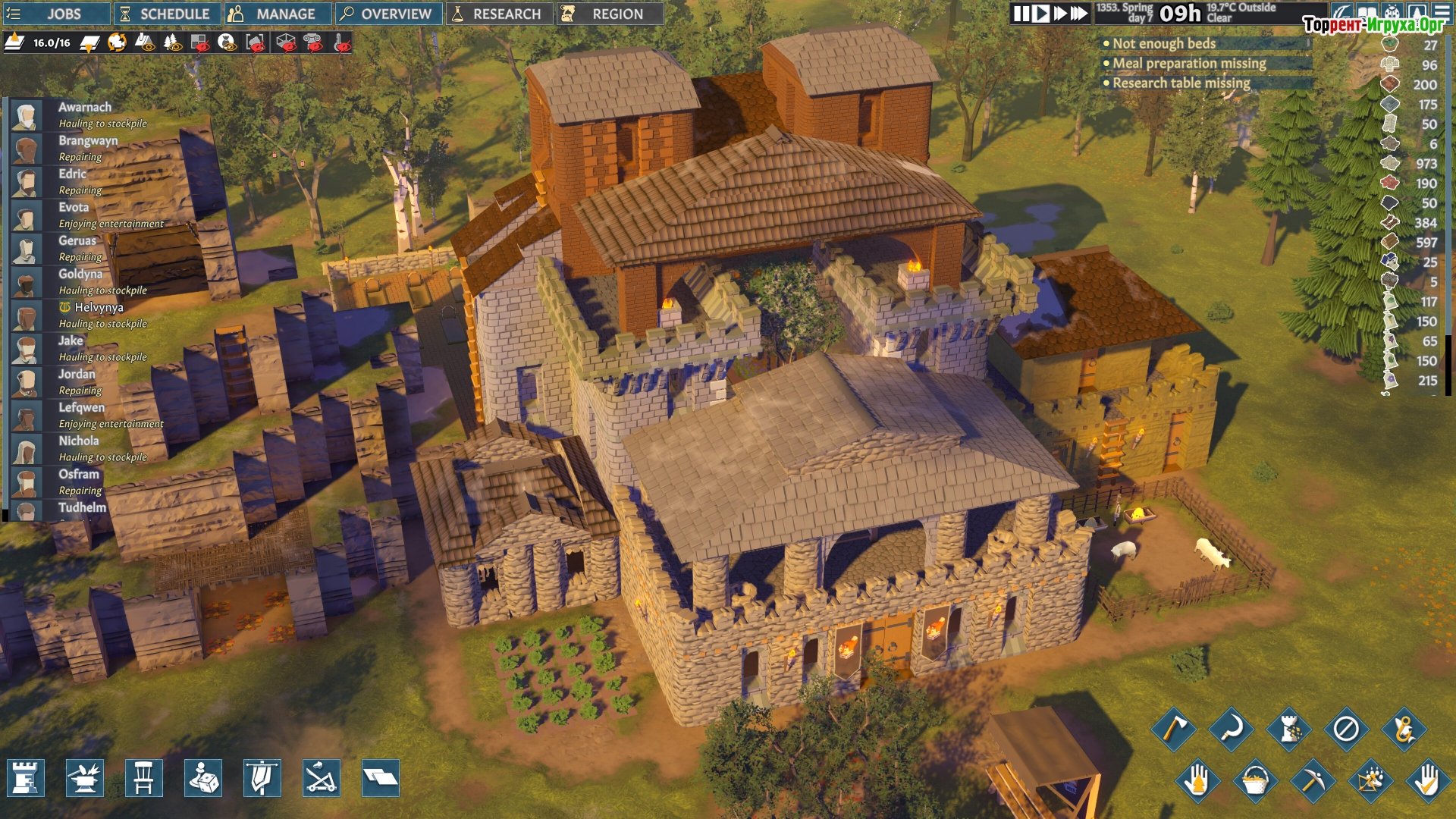The image size is (1456, 819).
Task: Activate the circle-slash cancel order
Action: point(1346,730)
